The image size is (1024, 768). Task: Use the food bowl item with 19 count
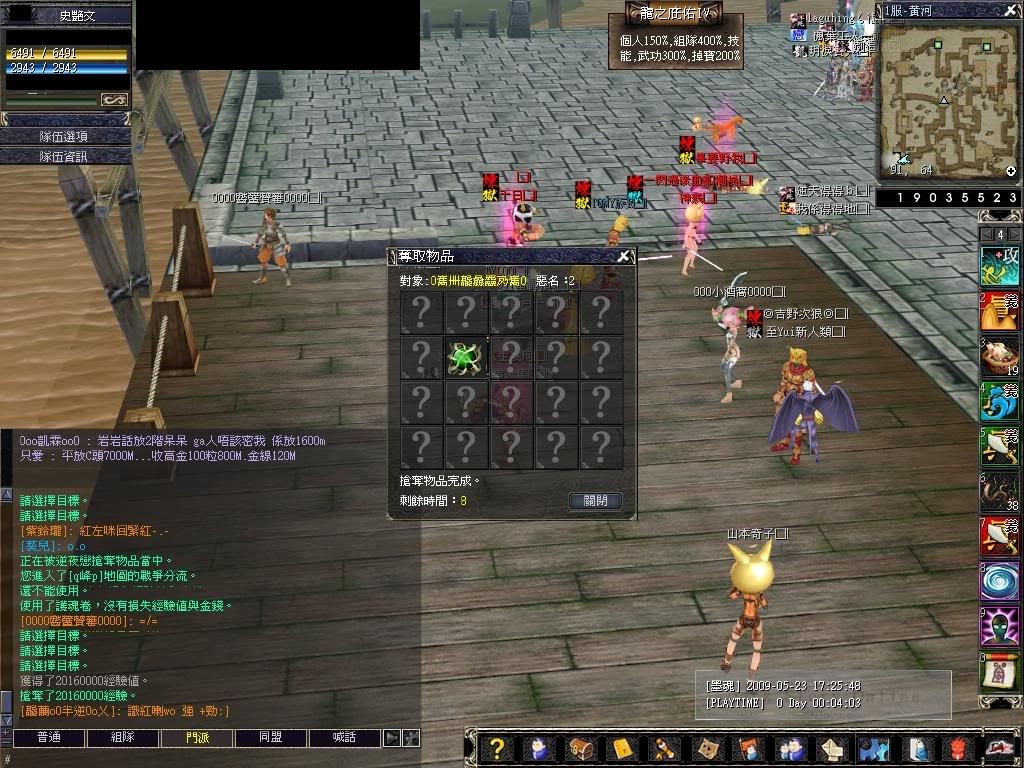(x=1000, y=357)
